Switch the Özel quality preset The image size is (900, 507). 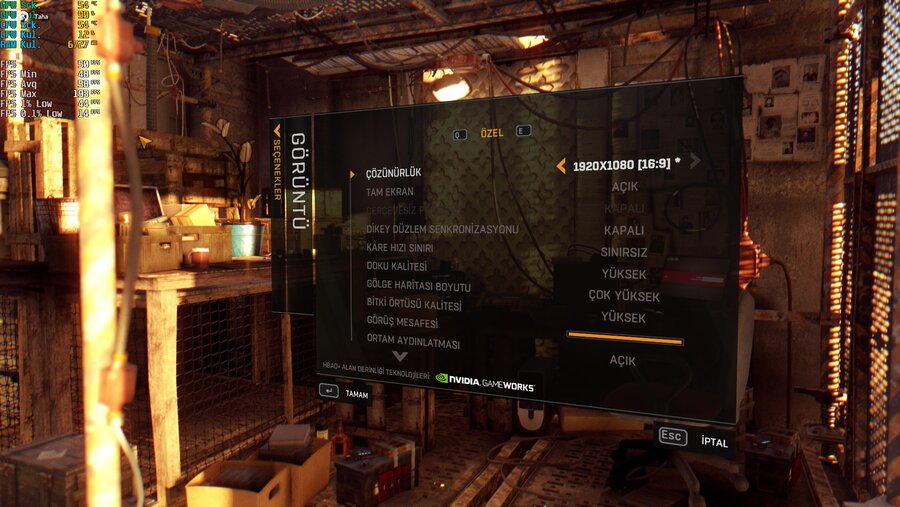[x=491, y=133]
